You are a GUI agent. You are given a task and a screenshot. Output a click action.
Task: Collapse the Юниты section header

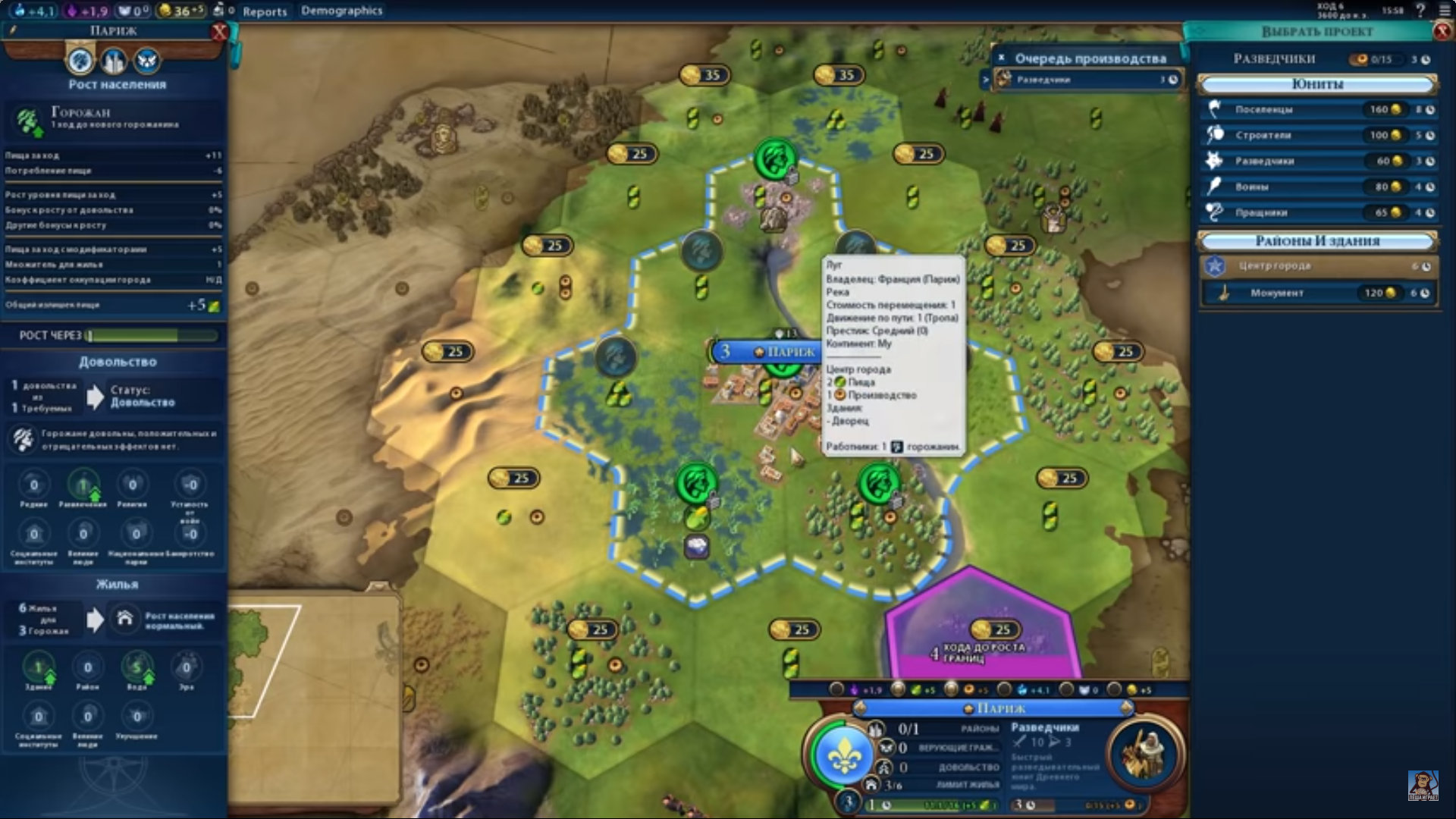[x=1317, y=84]
